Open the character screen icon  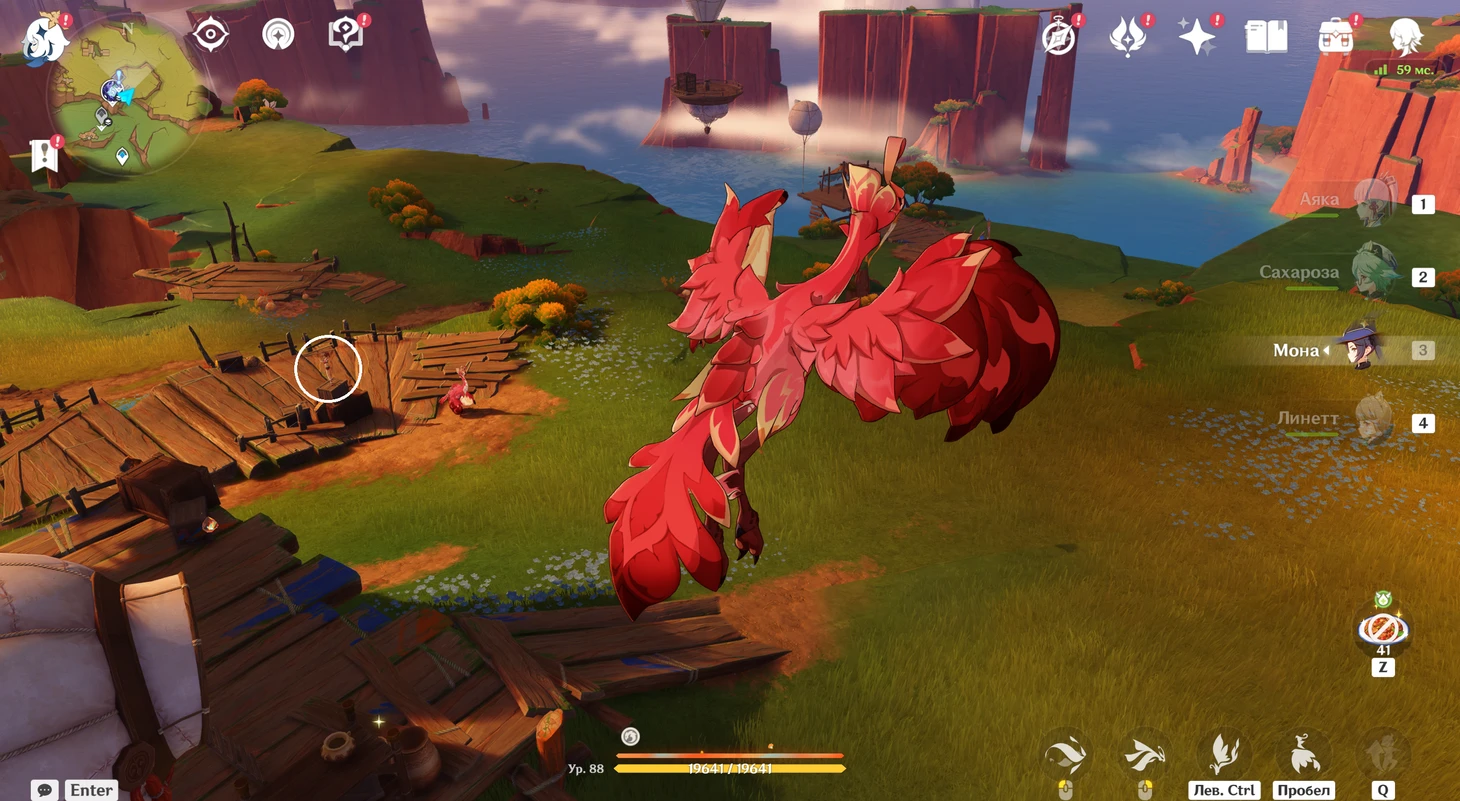point(1406,37)
